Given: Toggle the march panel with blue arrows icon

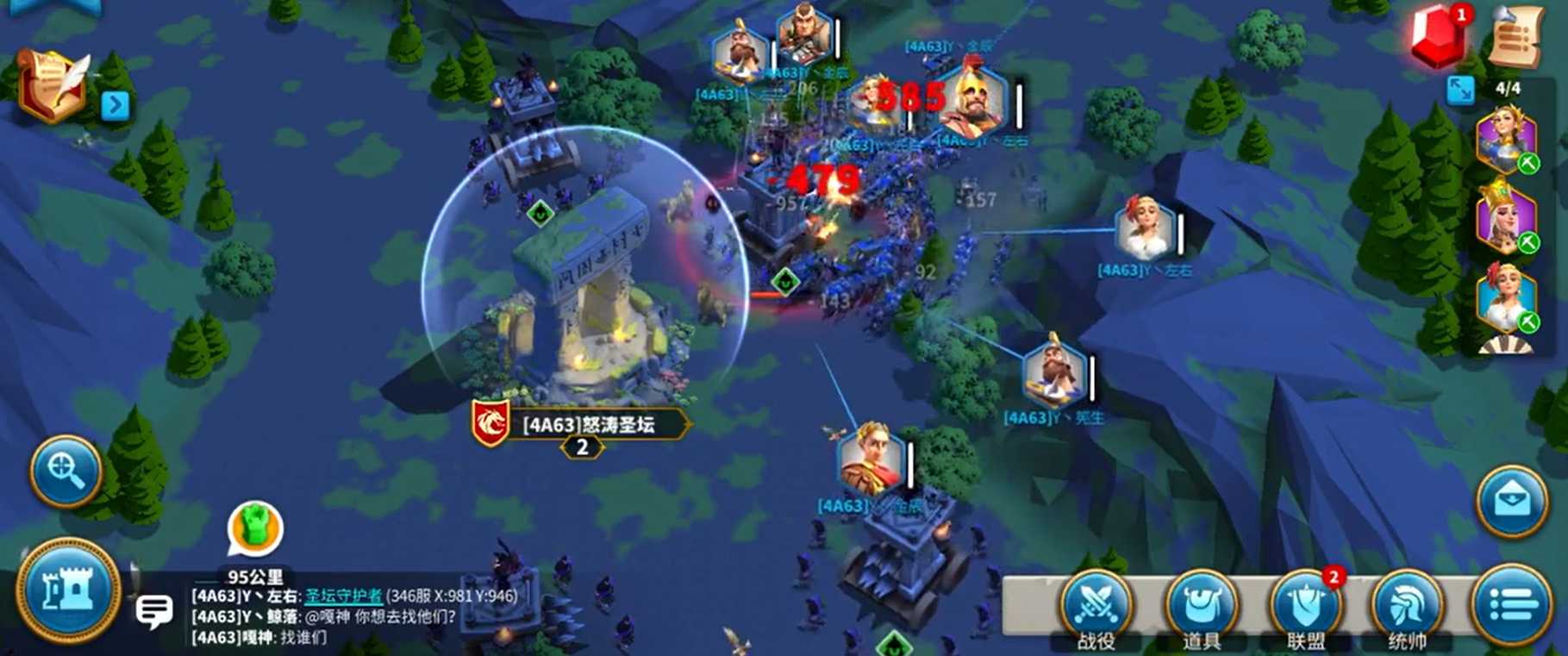Looking at the screenshot, I should 1460,90.
